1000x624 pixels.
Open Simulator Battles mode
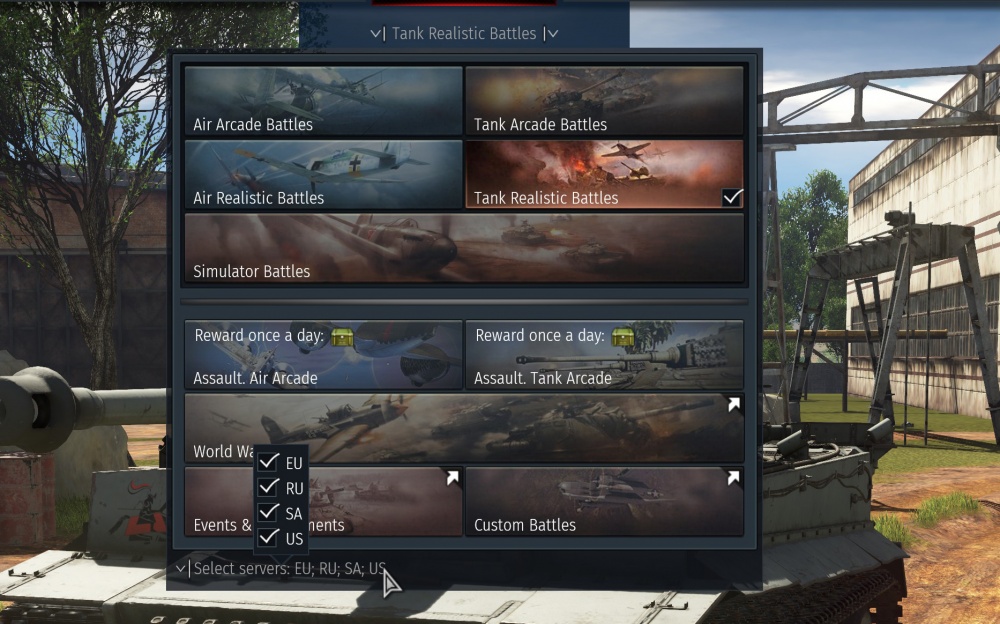click(464, 247)
